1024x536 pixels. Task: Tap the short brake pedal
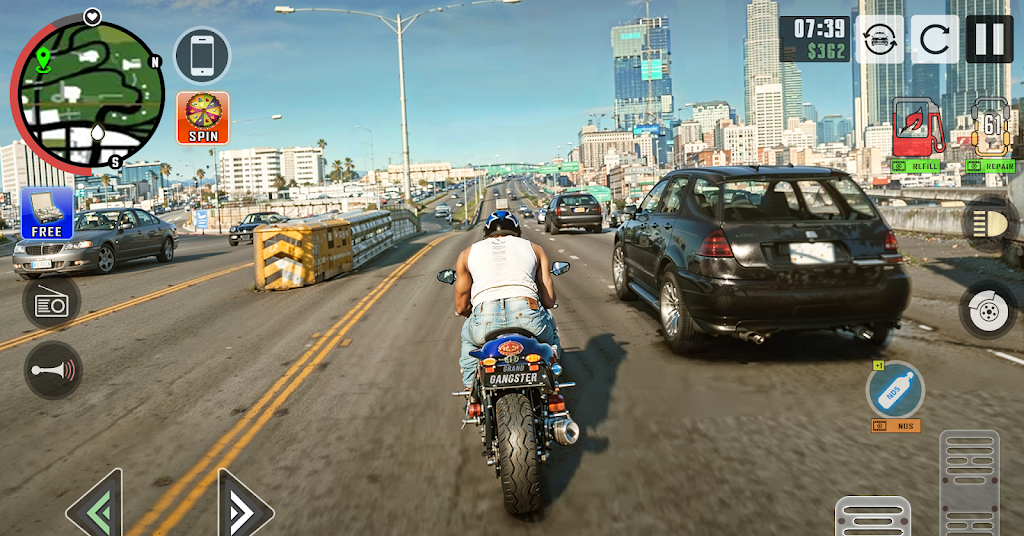872,516
